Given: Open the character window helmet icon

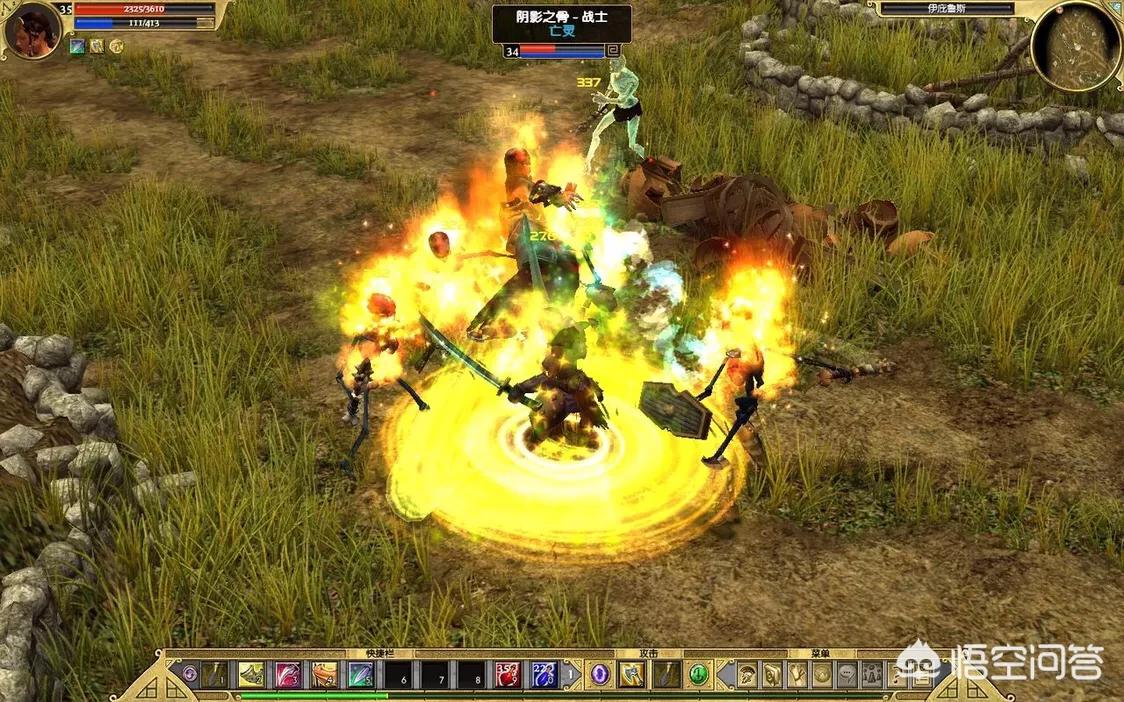Looking at the screenshot, I should tap(748, 675).
